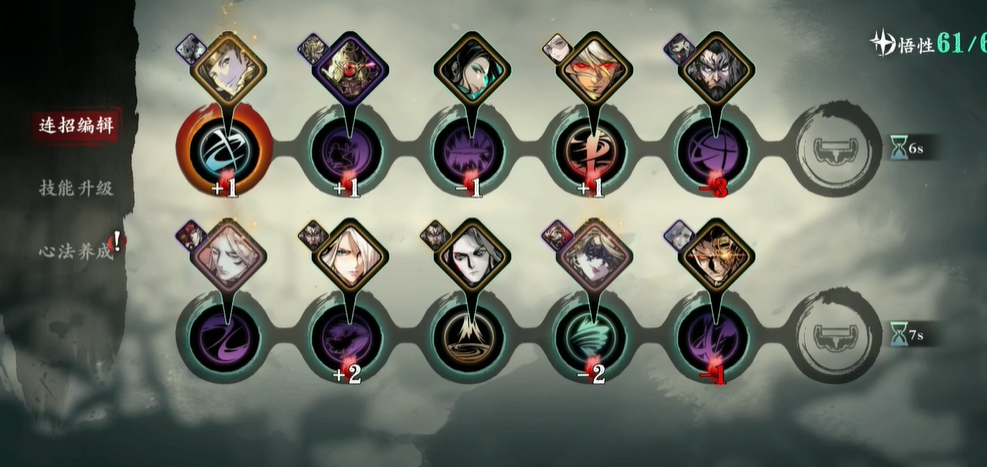Open the 技能升级 tab
987x467 pixels.
(73, 188)
